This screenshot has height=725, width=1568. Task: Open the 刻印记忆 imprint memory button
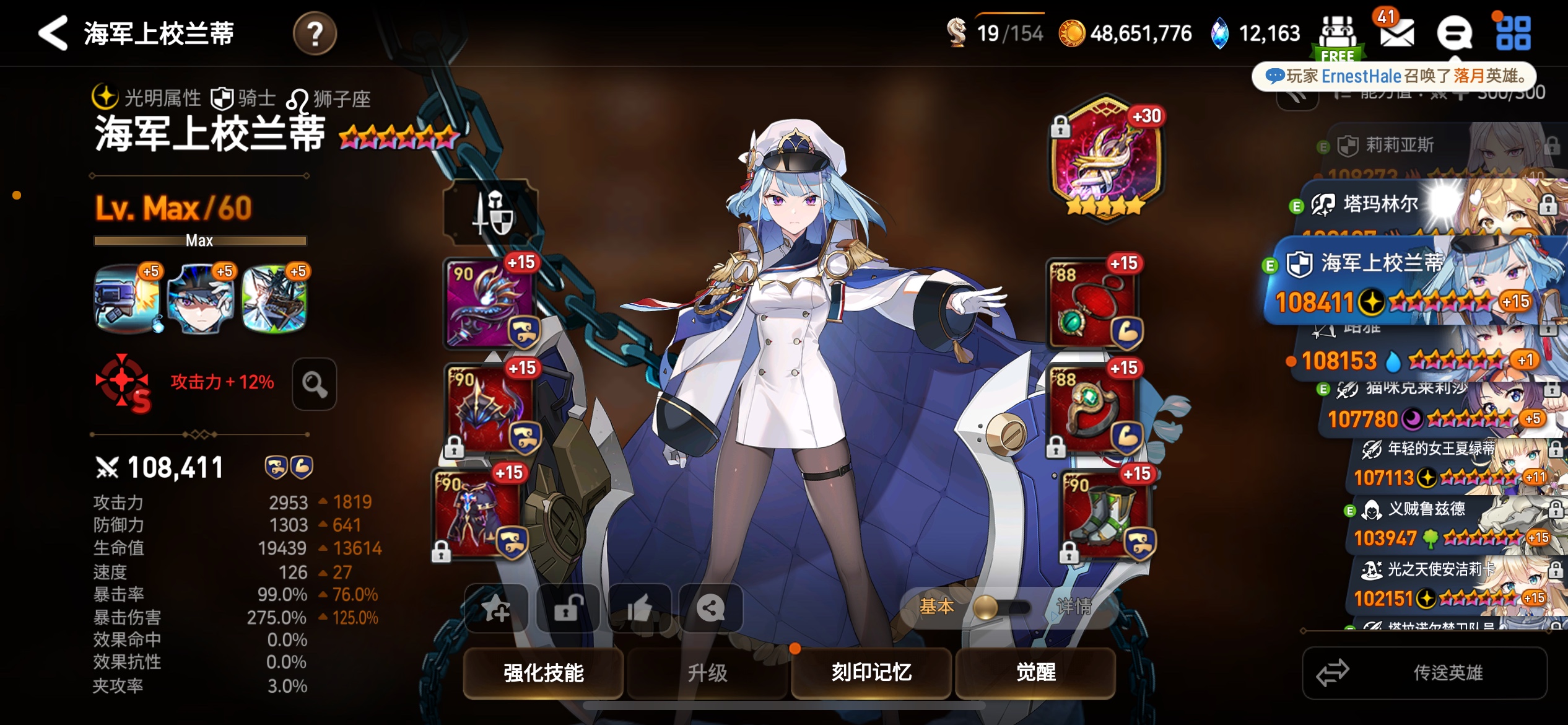(871, 672)
